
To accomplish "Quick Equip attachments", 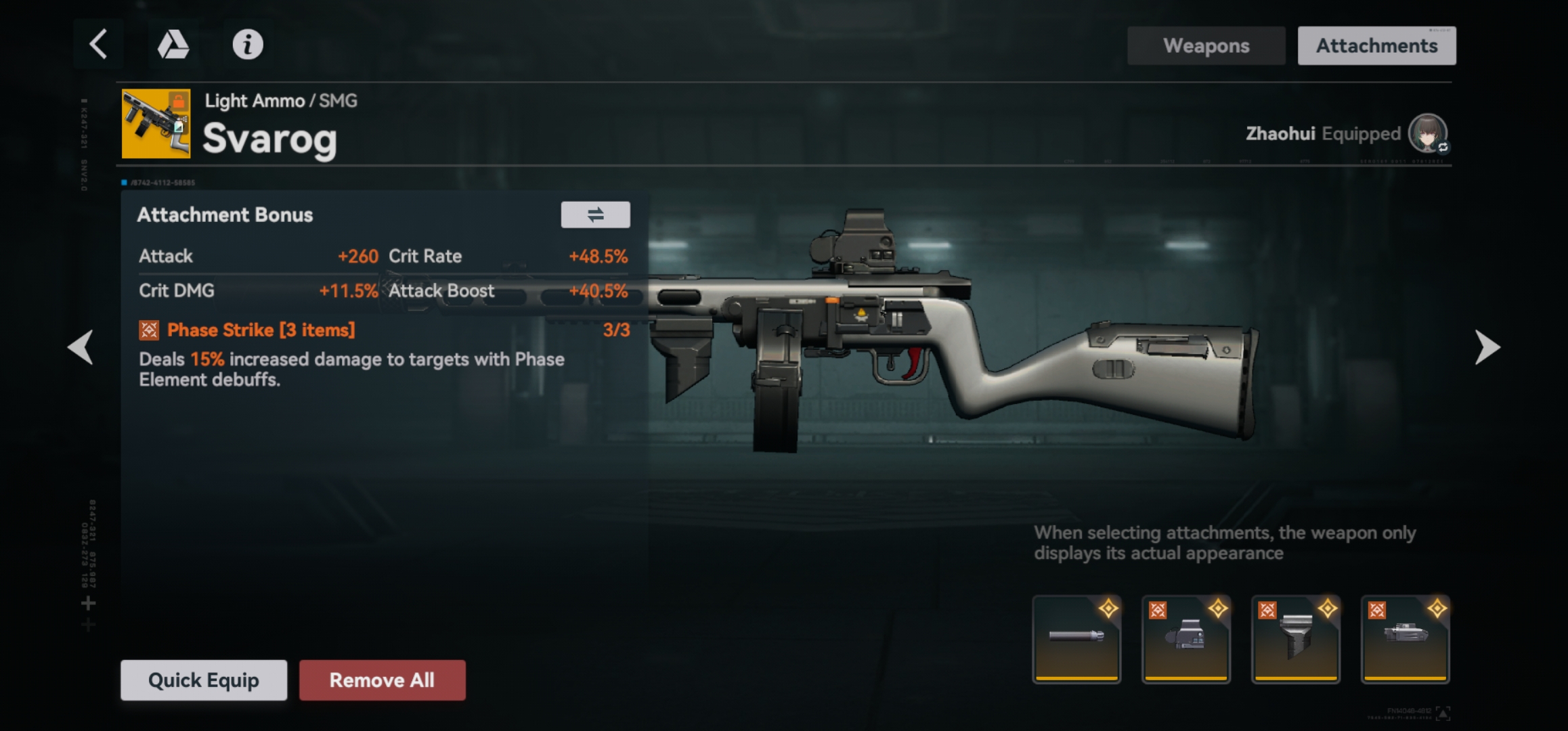I will [204, 680].
